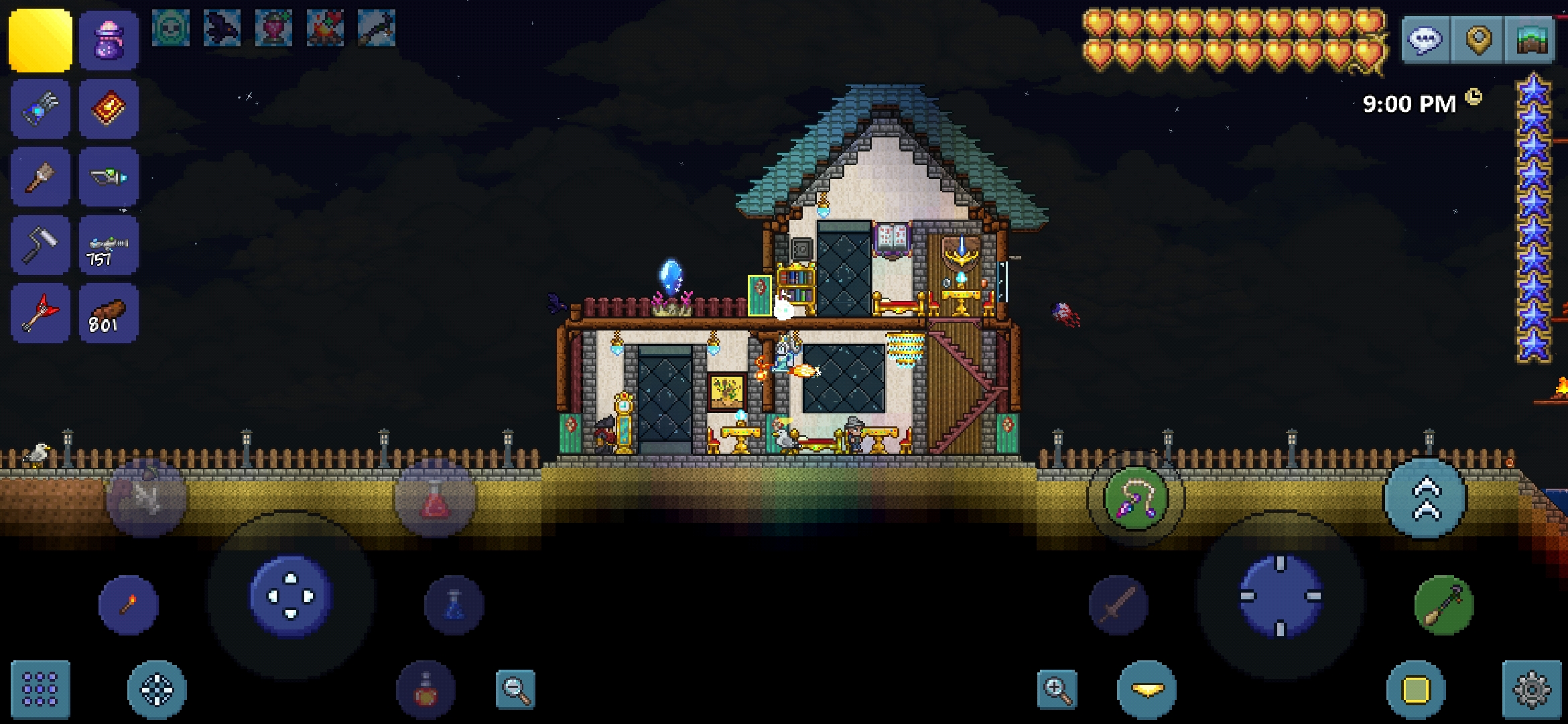
Task: Select the gun slot showing 757
Action: [x=109, y=245]
